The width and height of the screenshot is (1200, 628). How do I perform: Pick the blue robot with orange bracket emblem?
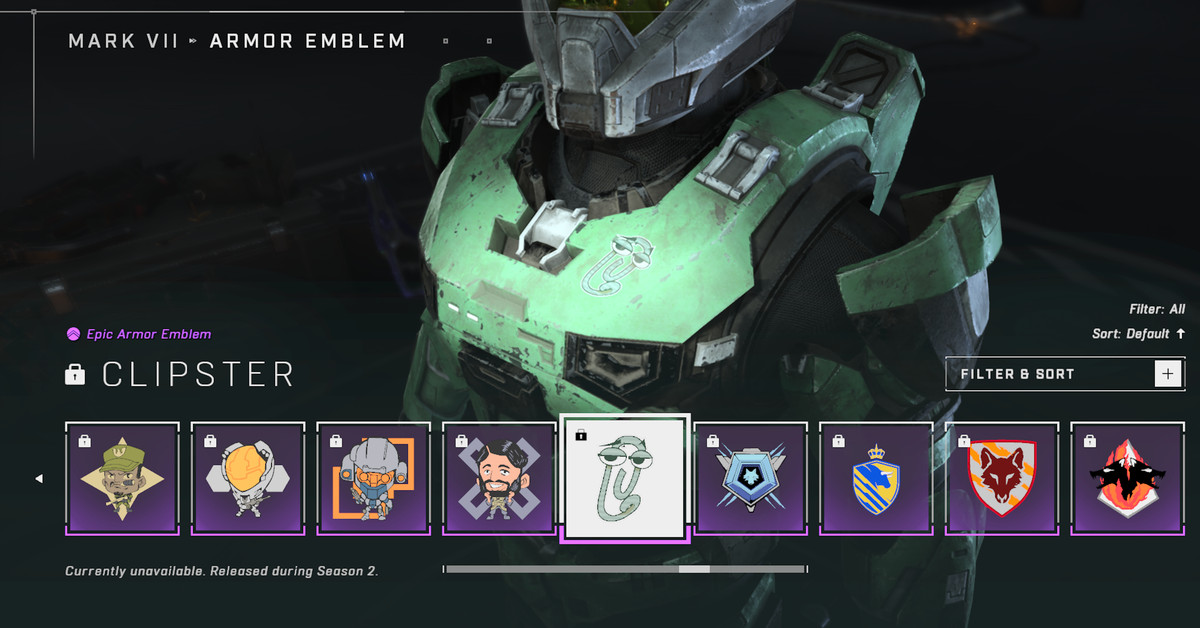pyautogui.click(x=374, y=478)
